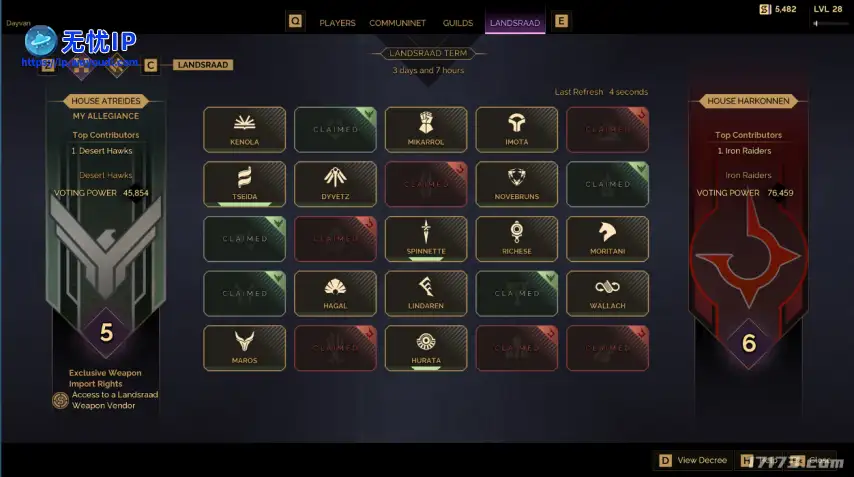Open the Communinet tab

397,22
